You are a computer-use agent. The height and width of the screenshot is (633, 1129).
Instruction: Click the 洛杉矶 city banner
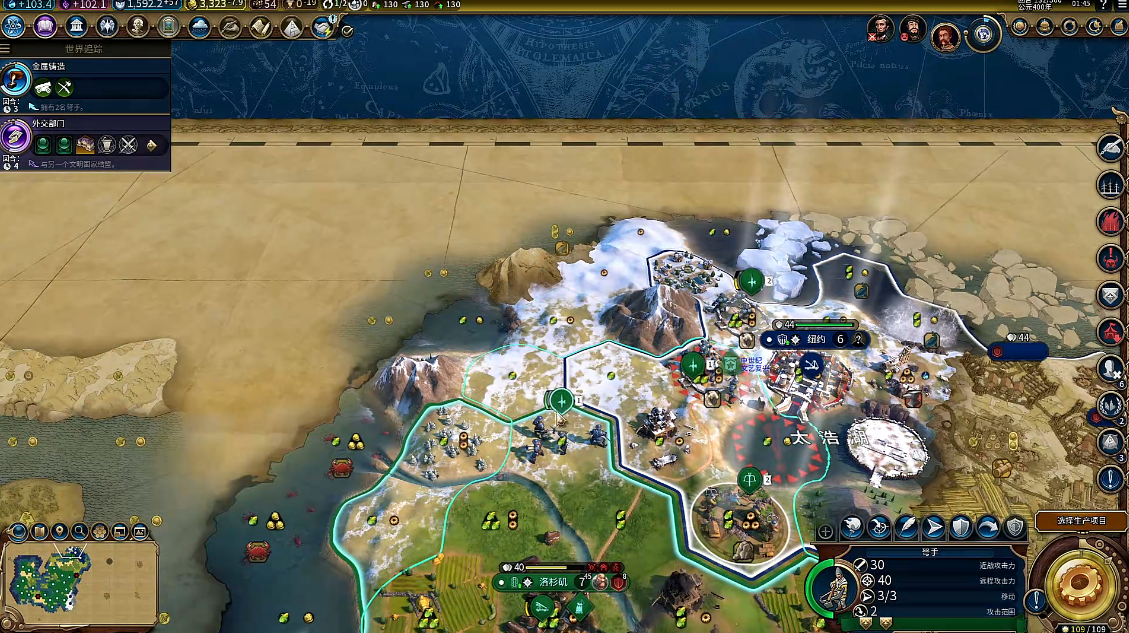point(552,581)
